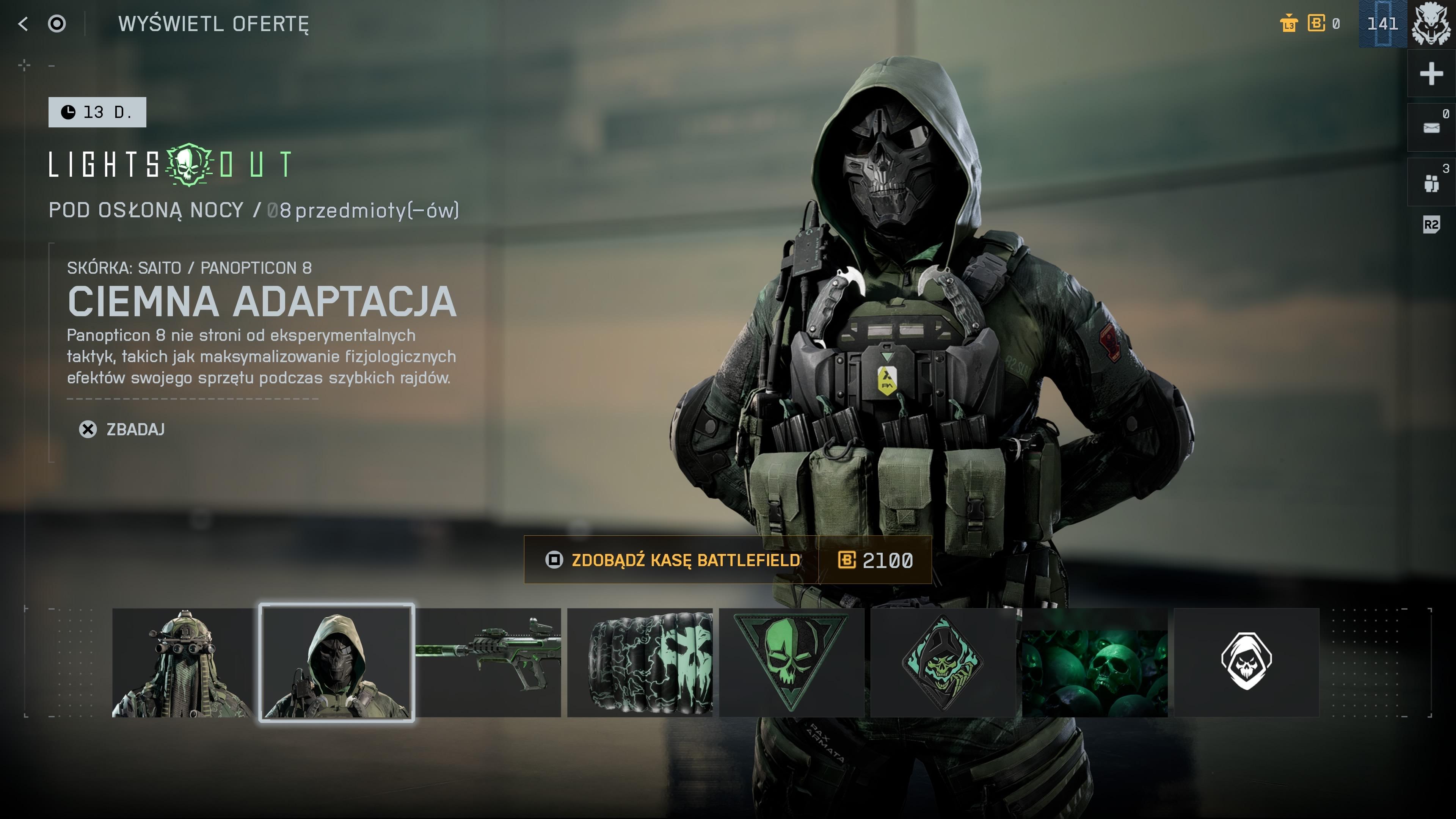View the green skulls background card
1456x819 pixels.
tap(1095, 662)
